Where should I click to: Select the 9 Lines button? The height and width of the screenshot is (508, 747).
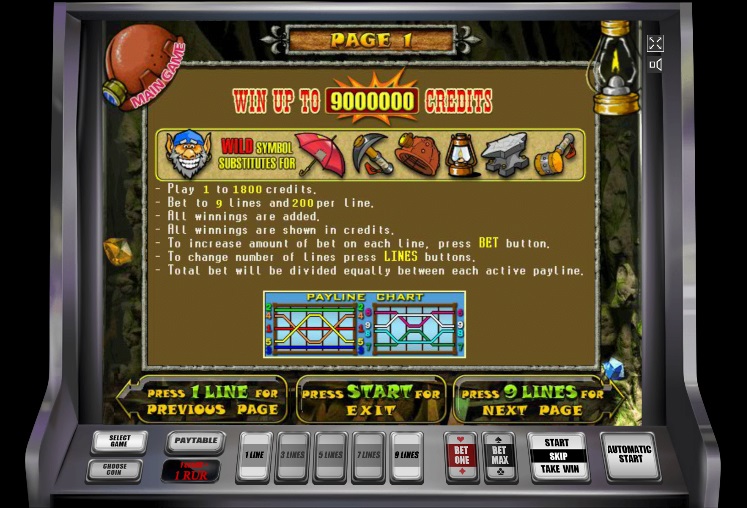406,456
